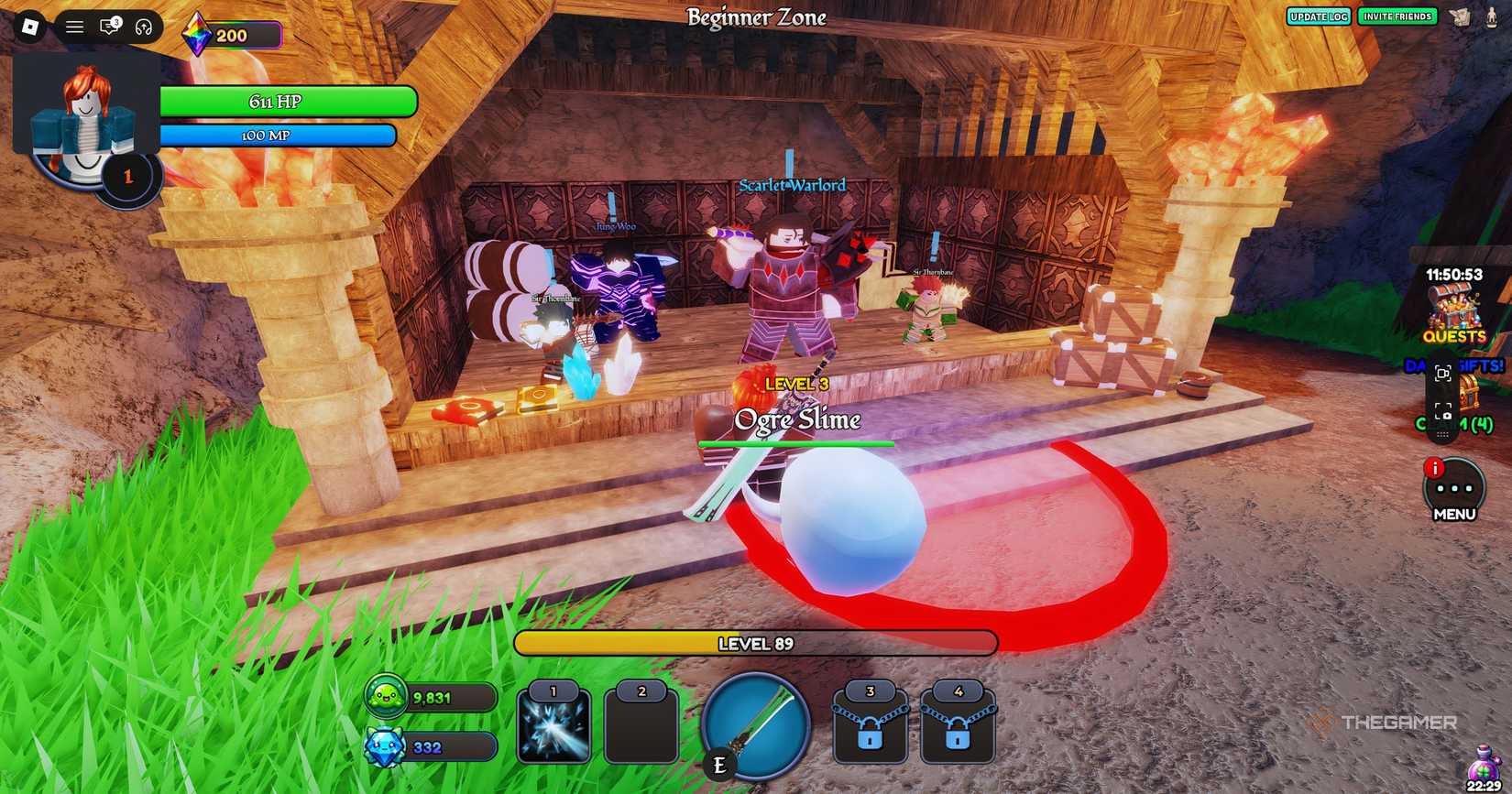This screenshot has width=1512, height=794.
Task: Click your avatar portrait showing level 1
Action: pos(85,119)
